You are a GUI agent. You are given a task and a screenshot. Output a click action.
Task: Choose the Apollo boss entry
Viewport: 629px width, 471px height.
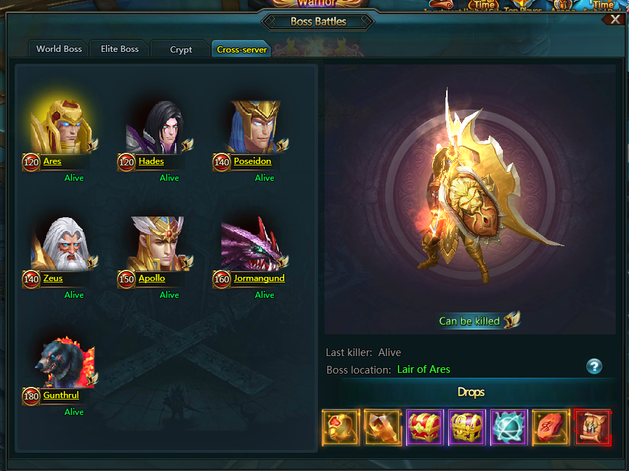(157, 245)
